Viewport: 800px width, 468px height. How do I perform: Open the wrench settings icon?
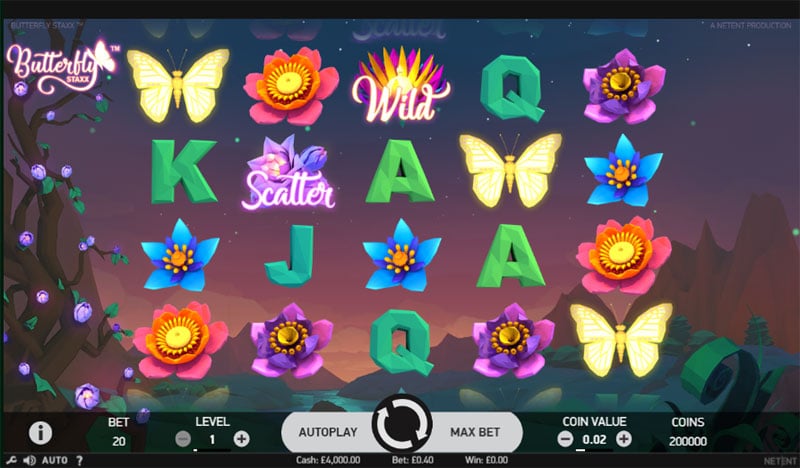coord(13,460)
